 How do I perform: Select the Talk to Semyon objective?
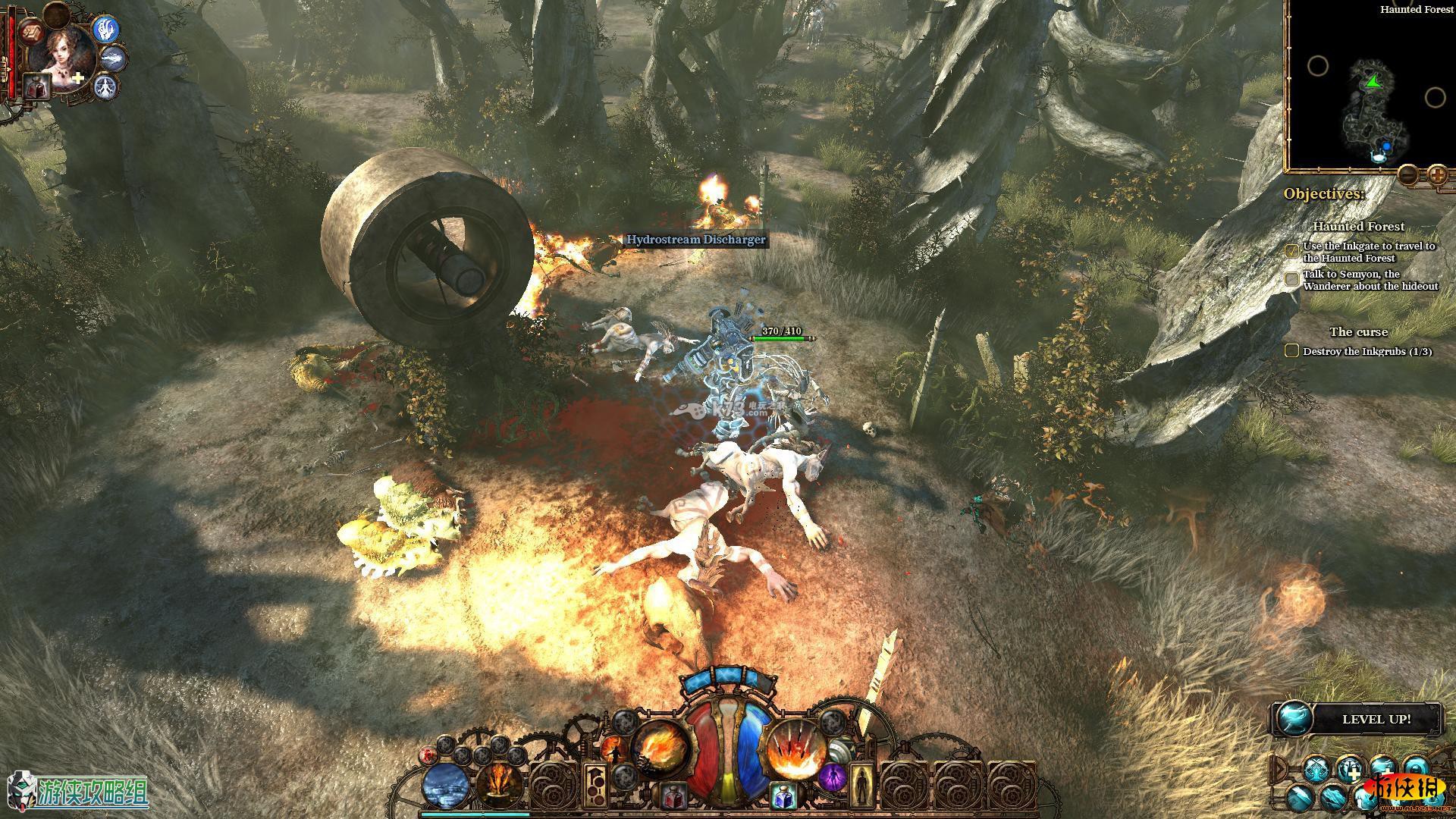click(x=1370, y=280)
